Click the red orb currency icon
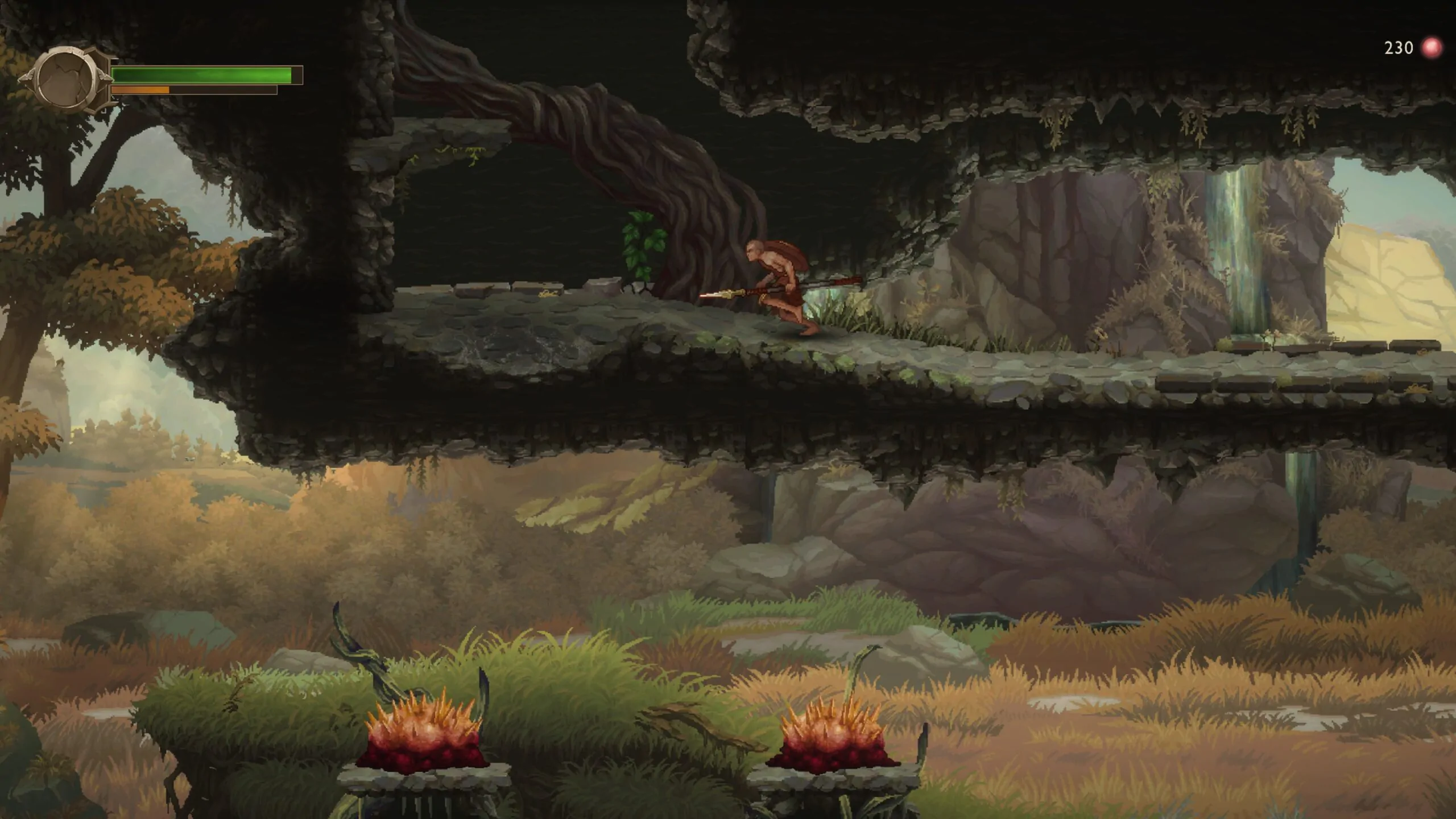Image resolution: width=1456 pixels, height=819 pixels. (1432, 48)
